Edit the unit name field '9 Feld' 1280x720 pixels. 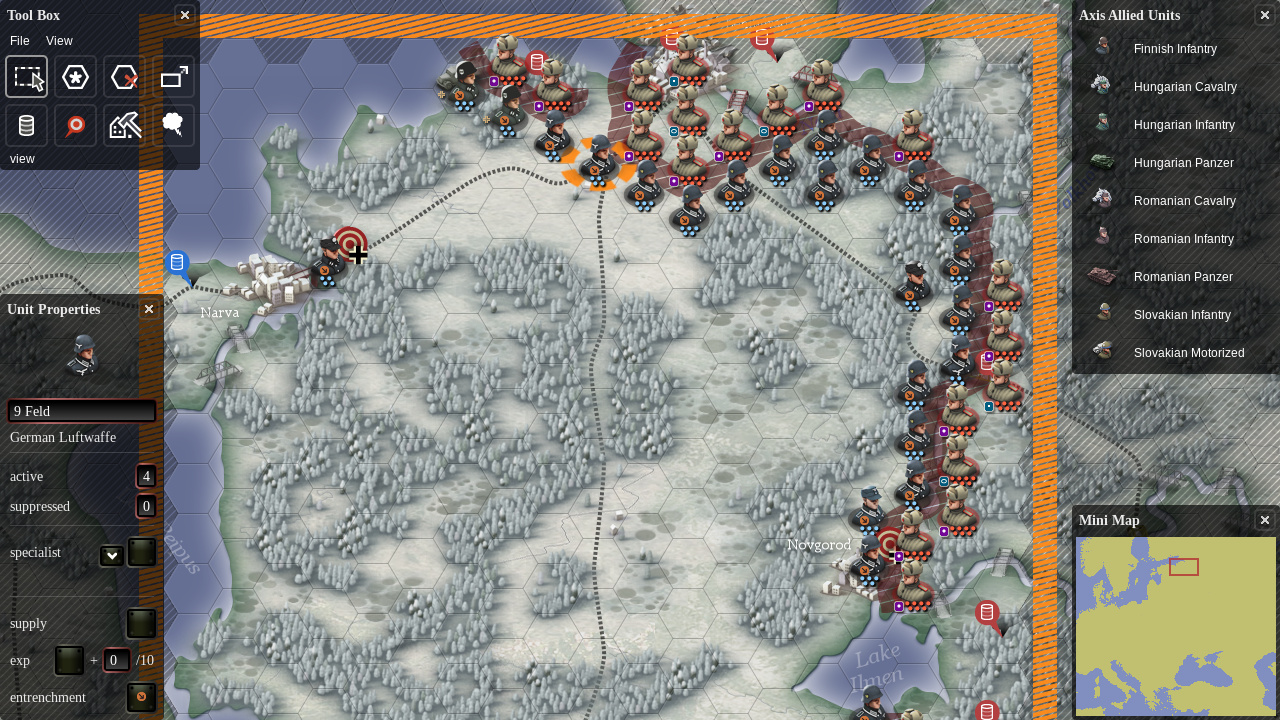pos(82,411)
